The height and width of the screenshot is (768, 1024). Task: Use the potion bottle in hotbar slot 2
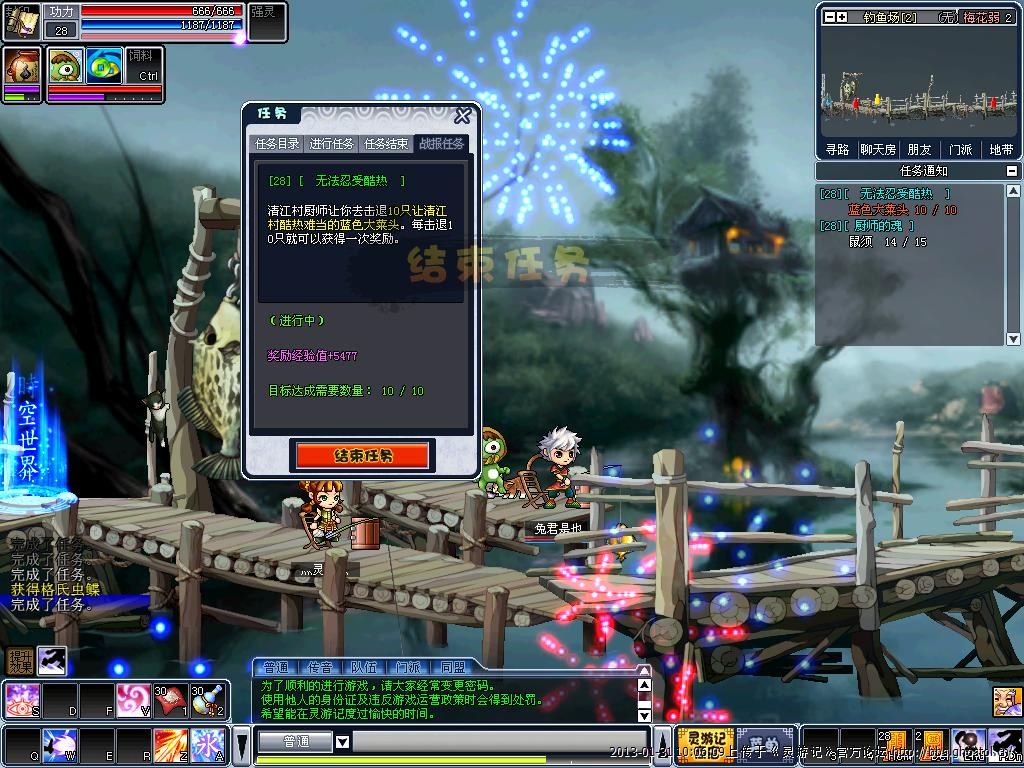point(209,700)
